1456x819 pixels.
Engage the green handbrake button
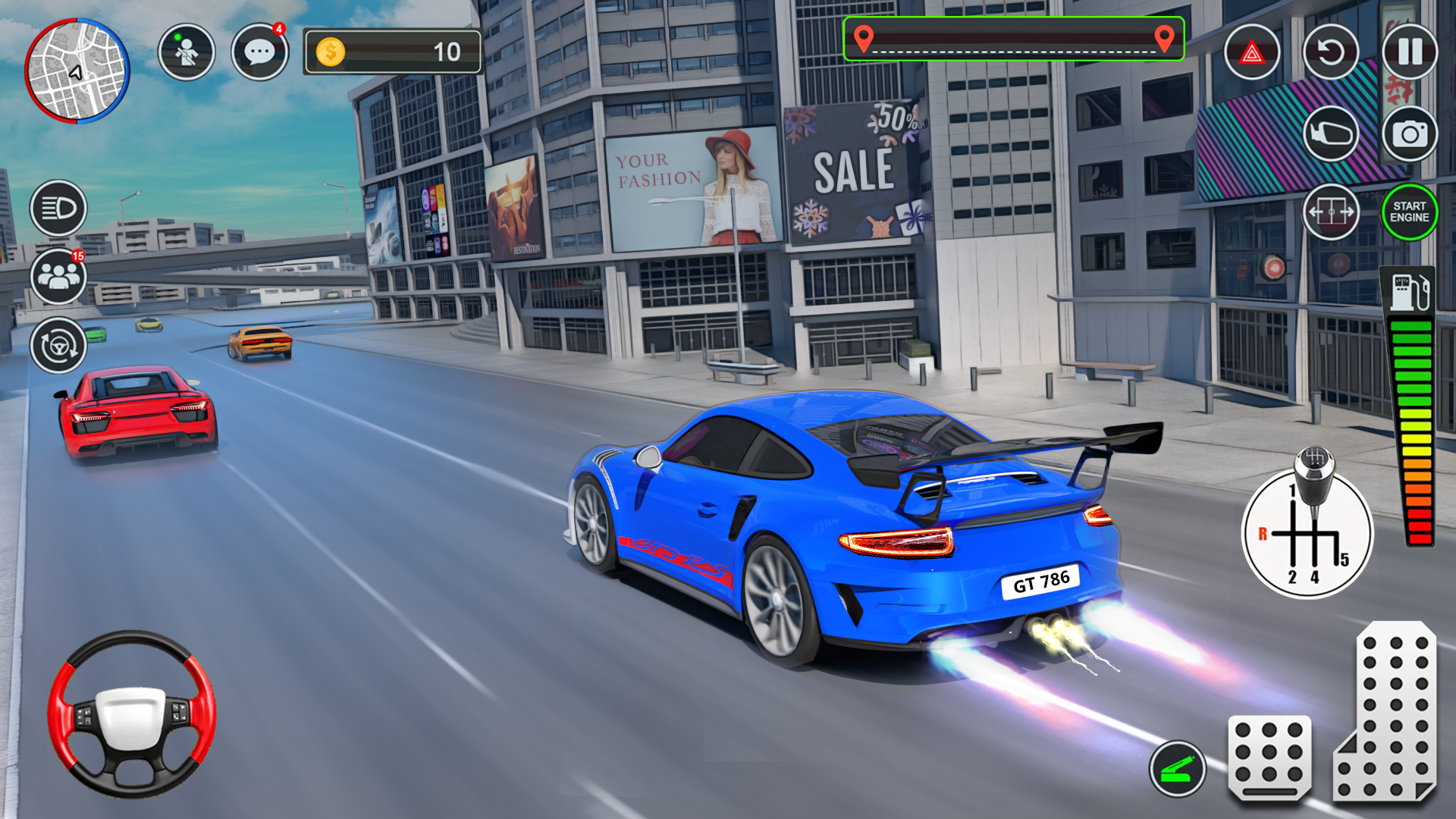1177,768
